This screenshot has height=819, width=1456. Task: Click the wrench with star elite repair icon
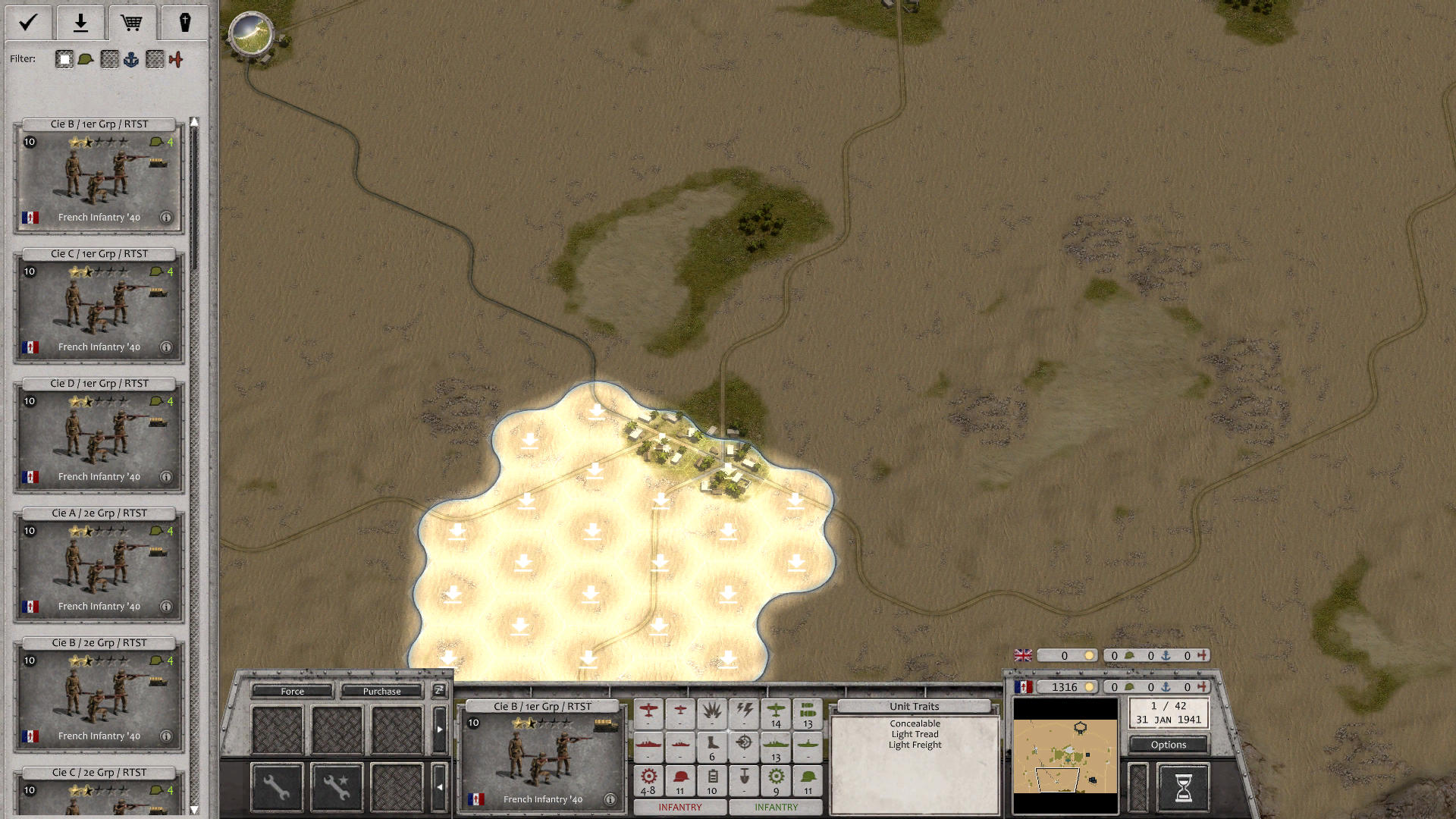[x=337, y=786]
